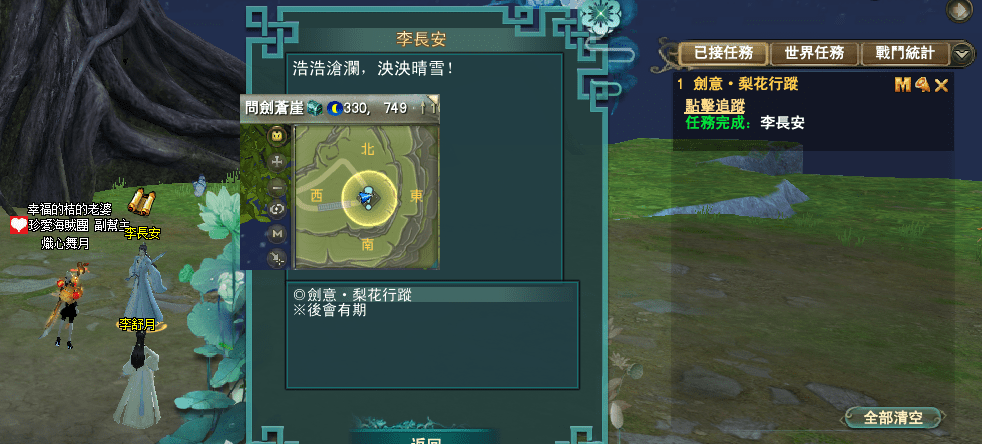Viewport: 982px width, 444px height.
Task: Click the quest's magnifier detail icon
Action: [x=921, y=85]
